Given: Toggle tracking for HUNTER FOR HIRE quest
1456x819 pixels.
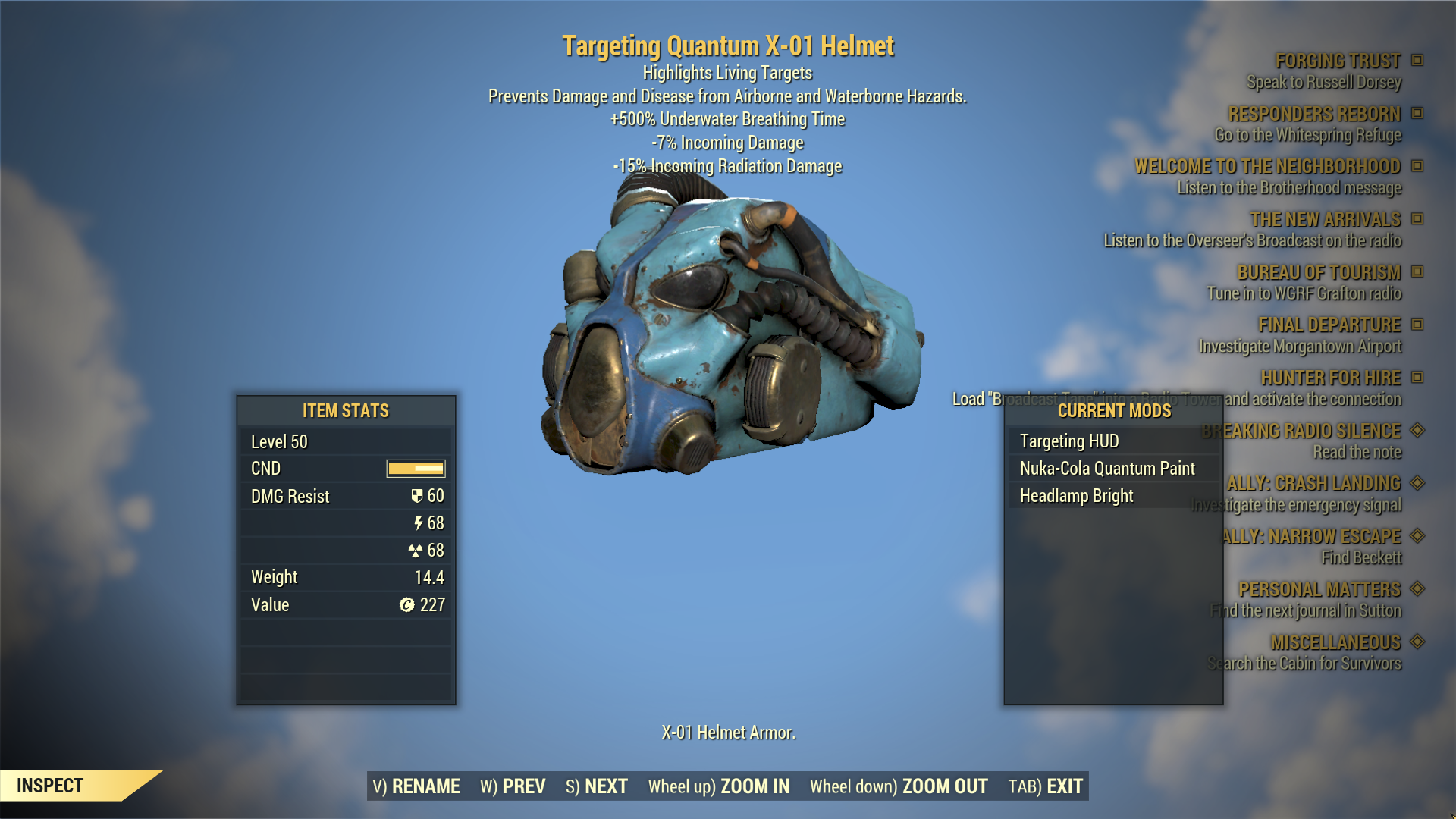Looking at the screenshot, I should 1417,377.
